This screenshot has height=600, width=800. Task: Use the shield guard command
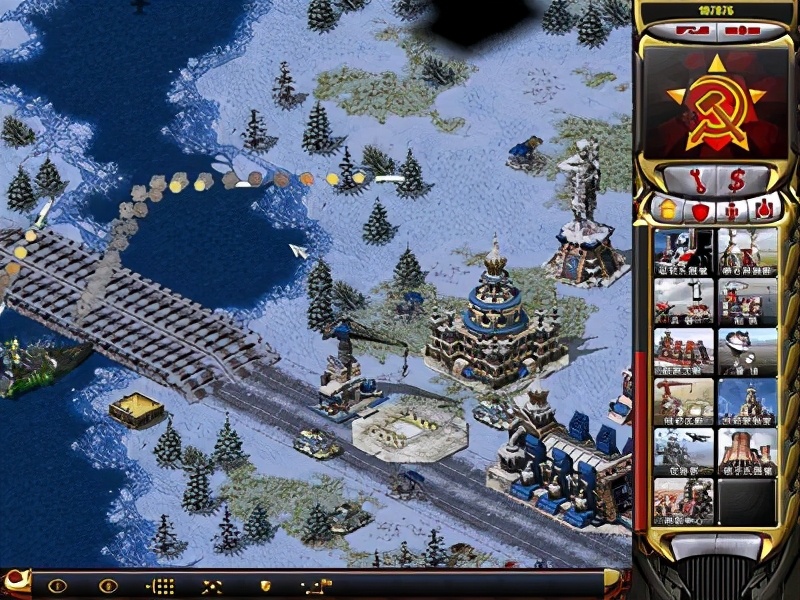[x=266, y=586]
